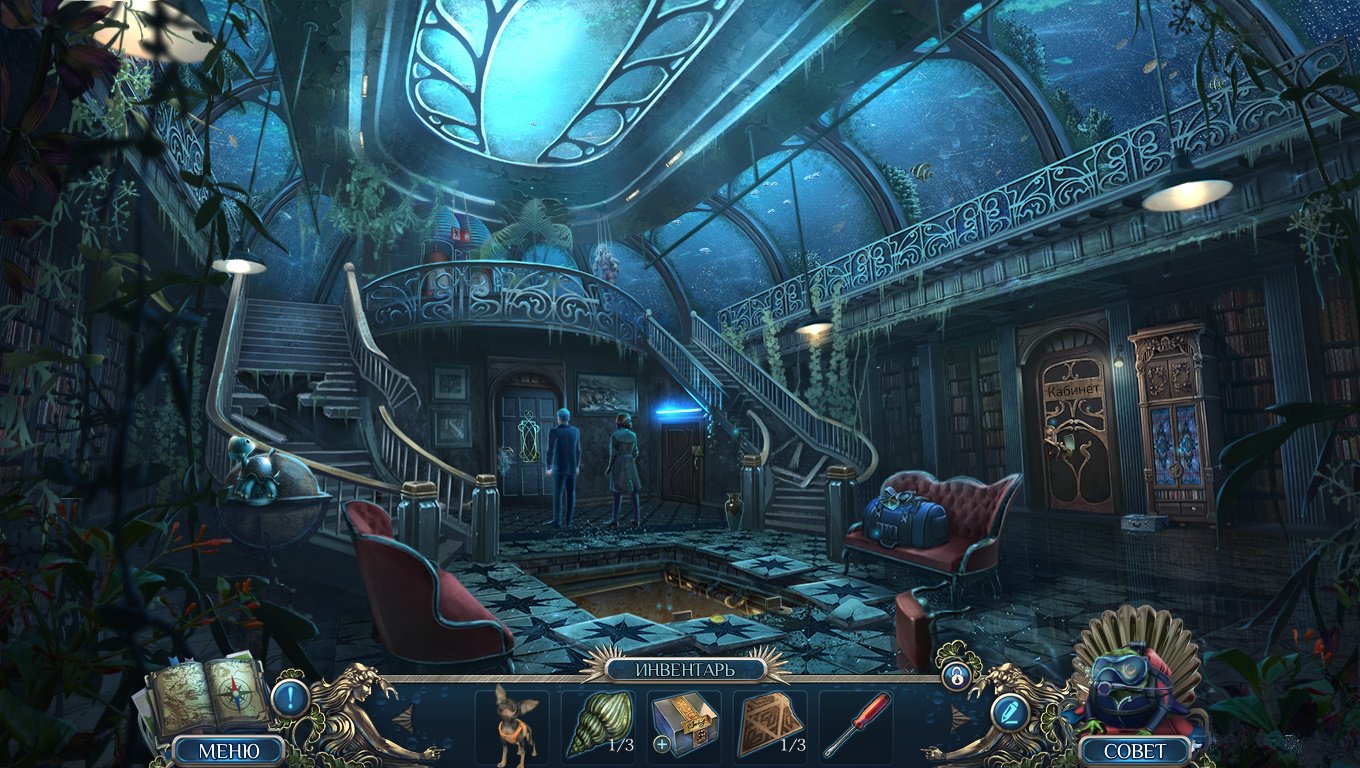The width and height of the screenshot is (1360, 768).
Task: Show previous inventory items with left arrow
Action: pos(402,718)
